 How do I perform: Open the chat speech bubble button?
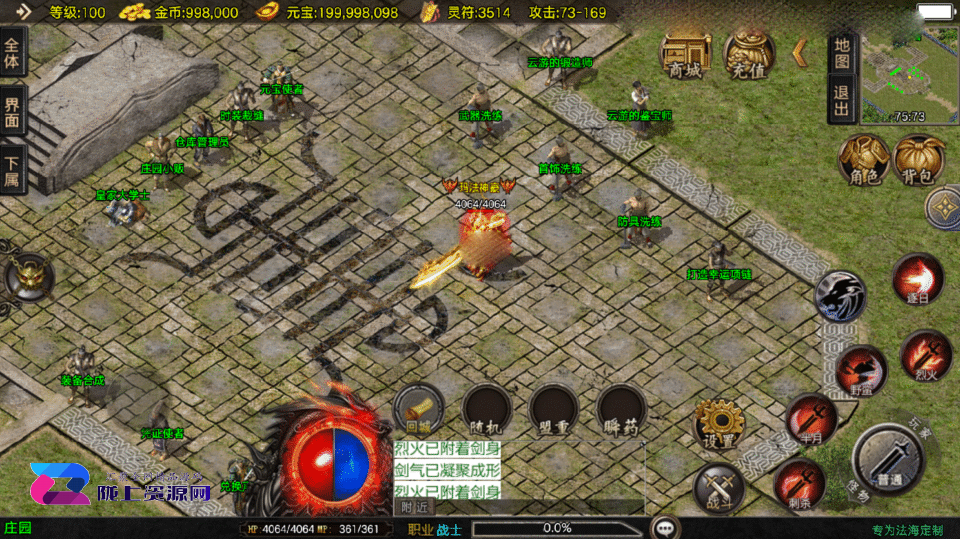(x=663, y=527)
